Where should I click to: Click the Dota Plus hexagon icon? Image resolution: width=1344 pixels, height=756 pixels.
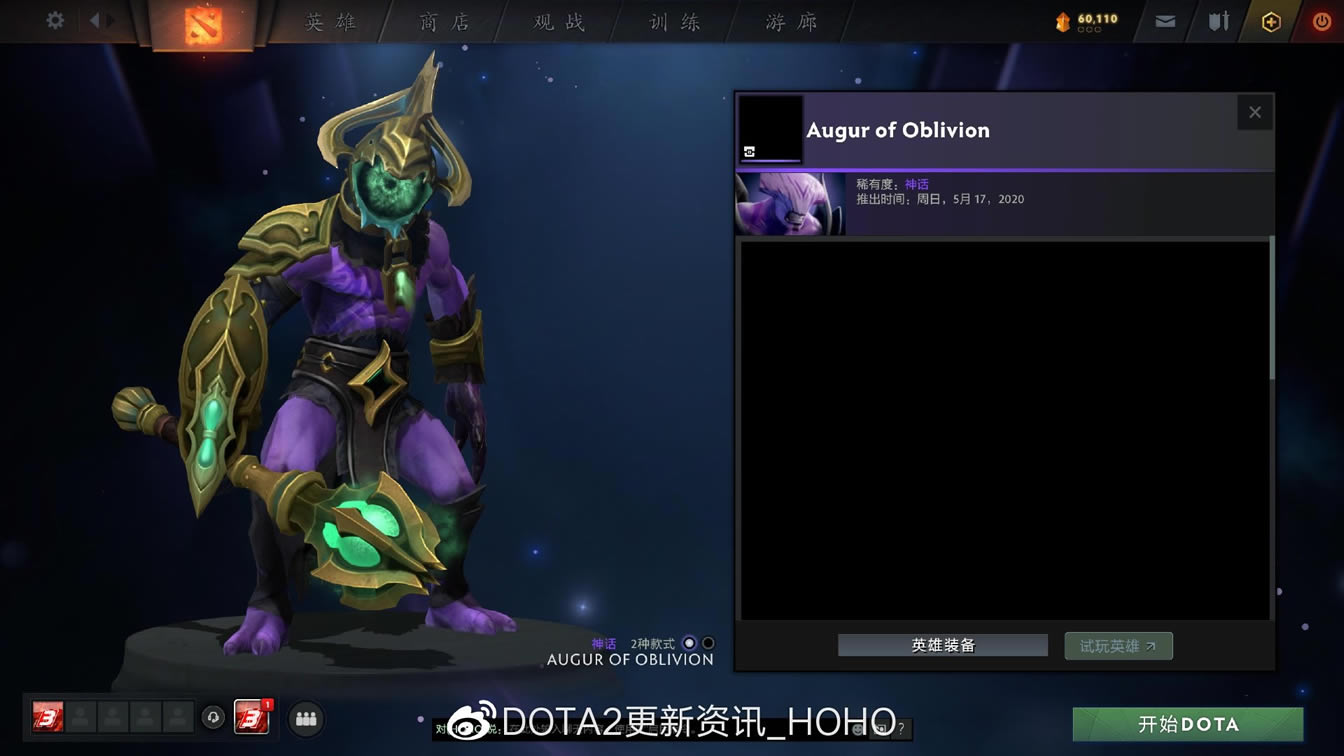pyautogui.click(x=1271, y=20)
